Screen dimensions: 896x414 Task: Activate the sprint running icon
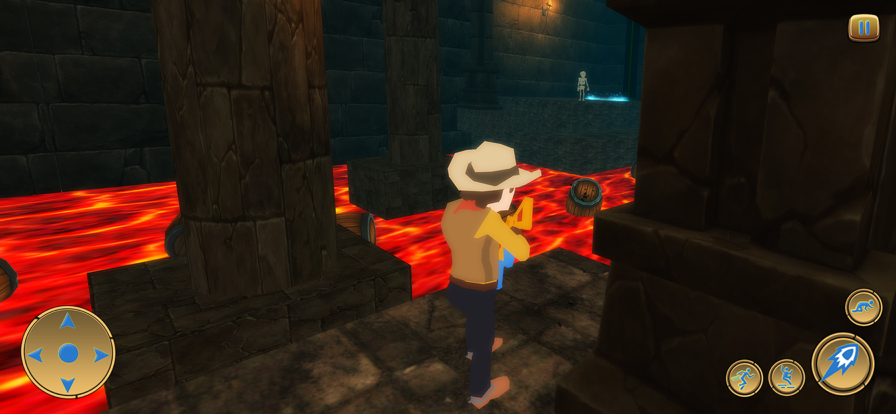[744, 378]
